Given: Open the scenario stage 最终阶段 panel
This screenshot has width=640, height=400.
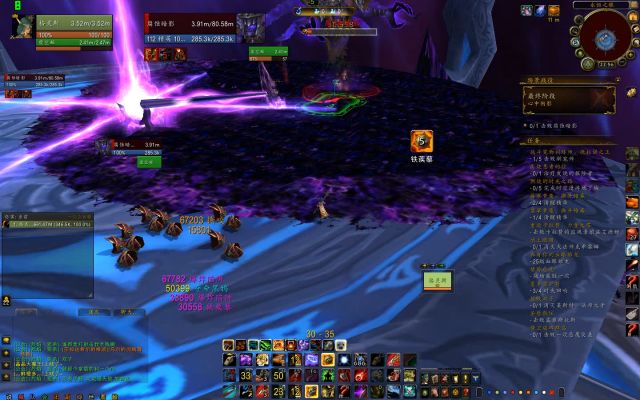Looking at the screenshot, I should (x=568, y=98).
